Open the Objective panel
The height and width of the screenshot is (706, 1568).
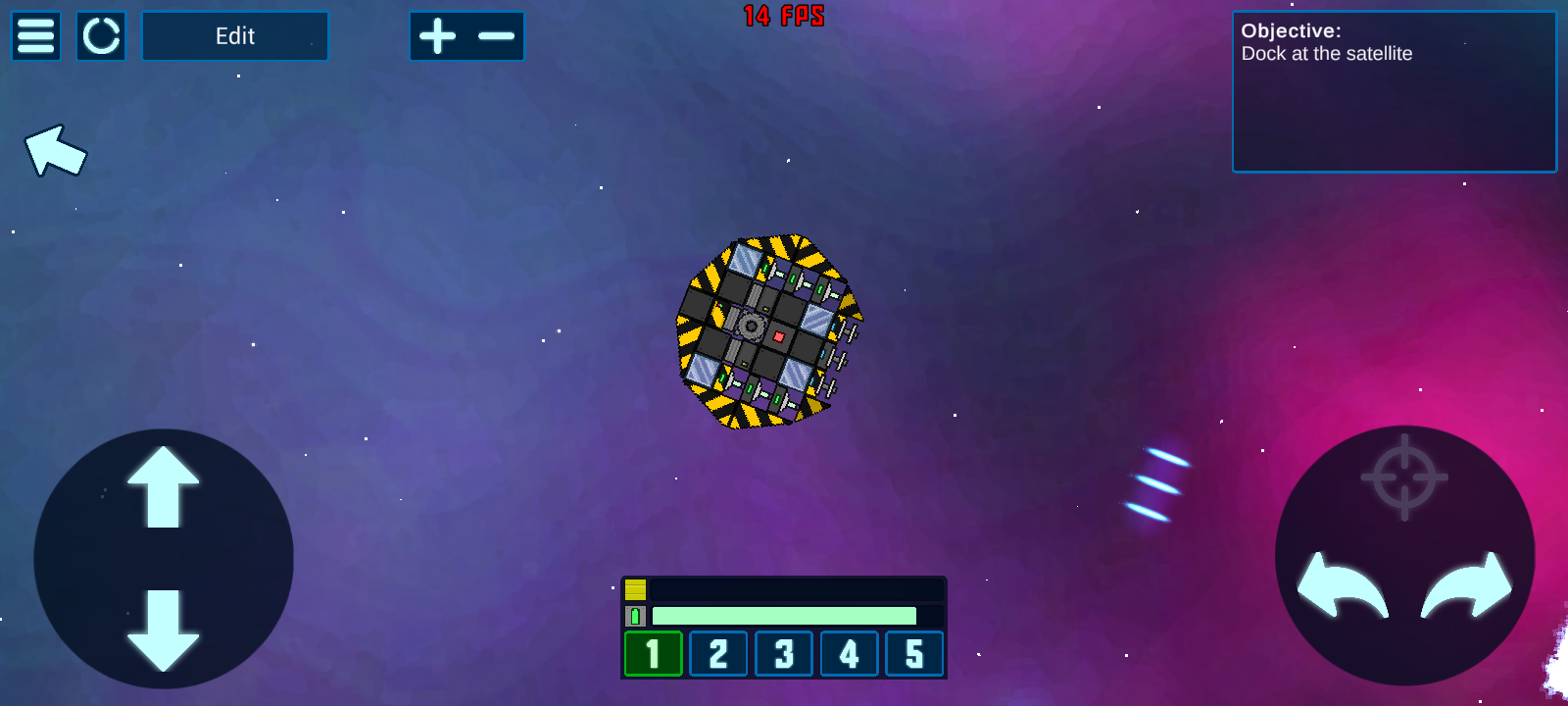click(x=1394, y=92)
